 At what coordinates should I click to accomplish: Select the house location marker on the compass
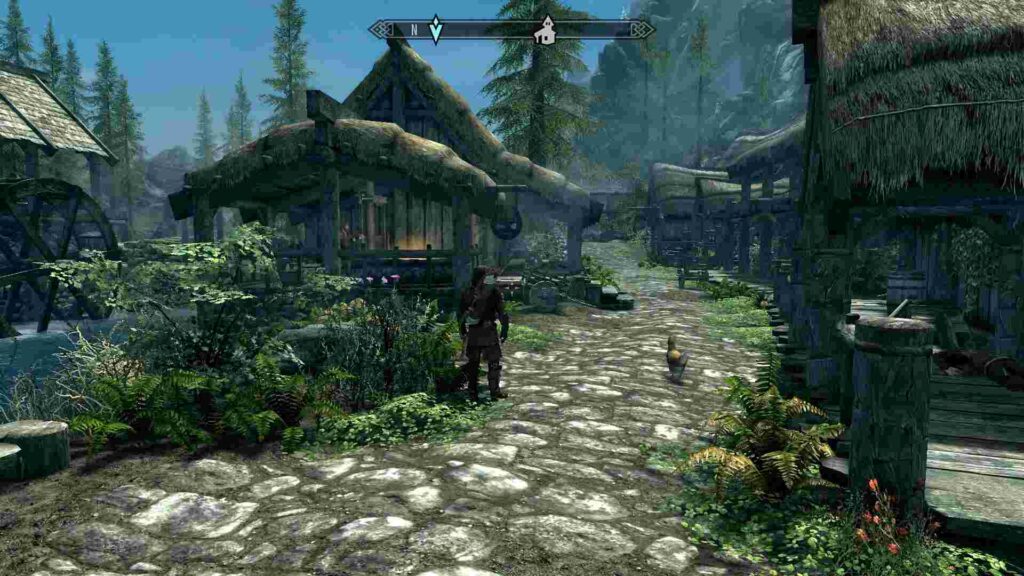pyautogui.click(x=545, y=30)
